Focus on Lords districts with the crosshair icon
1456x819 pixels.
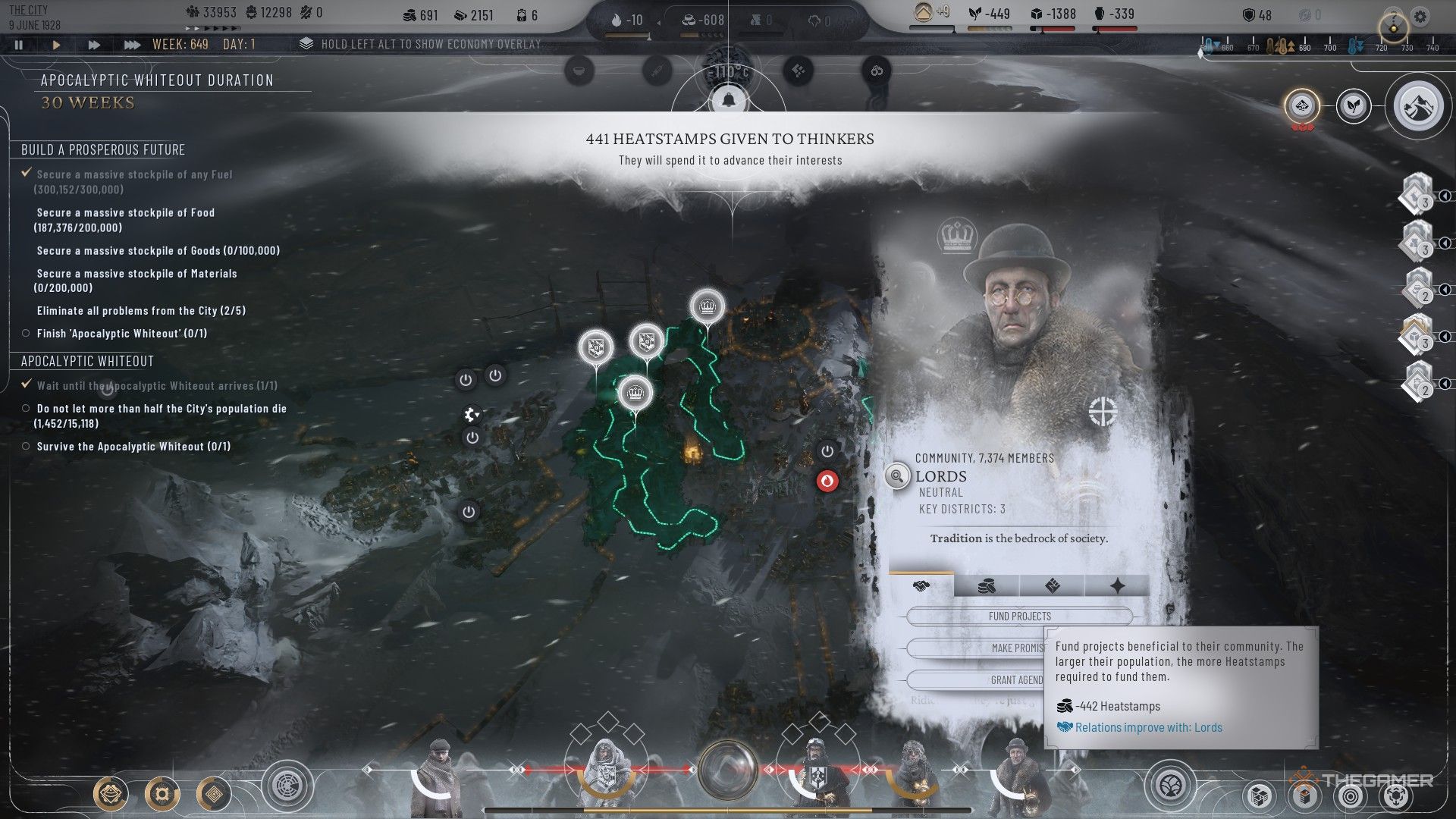click(1103, 412)
